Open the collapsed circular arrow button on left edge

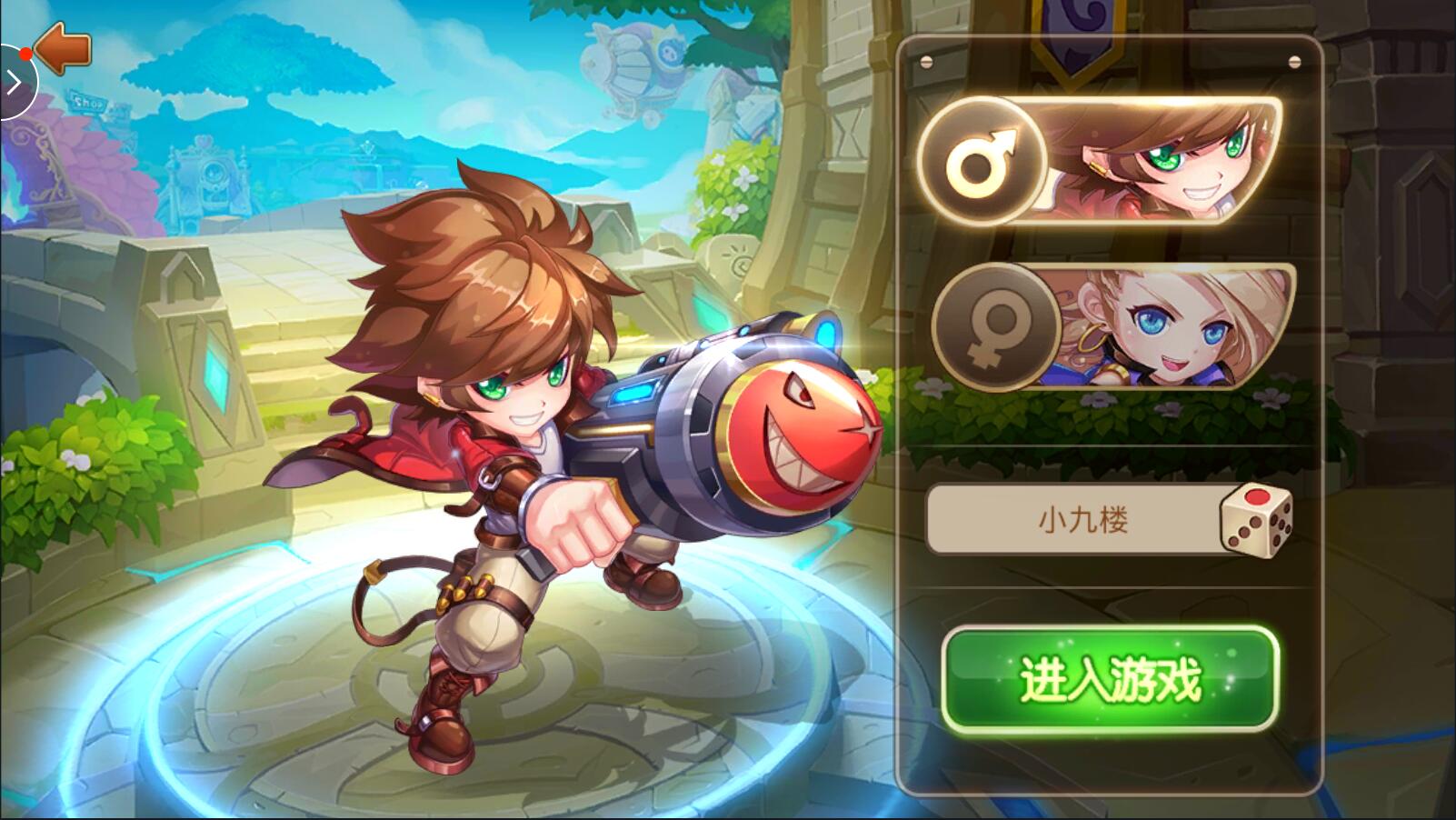pyautogui.click(x=13, y=84)
